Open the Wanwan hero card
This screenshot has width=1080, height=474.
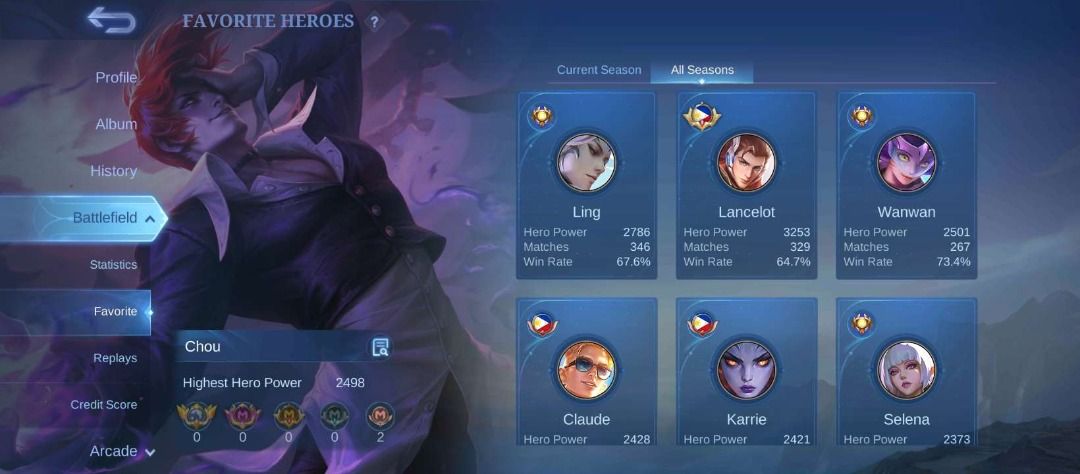tap(907, 185)
